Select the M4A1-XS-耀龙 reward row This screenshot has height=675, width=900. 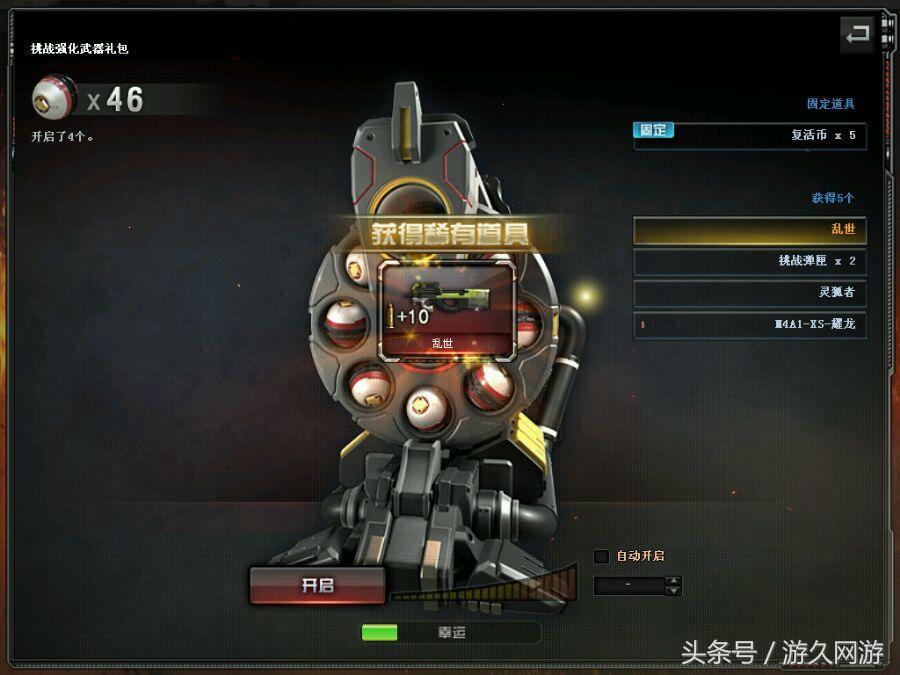(749, 324)
